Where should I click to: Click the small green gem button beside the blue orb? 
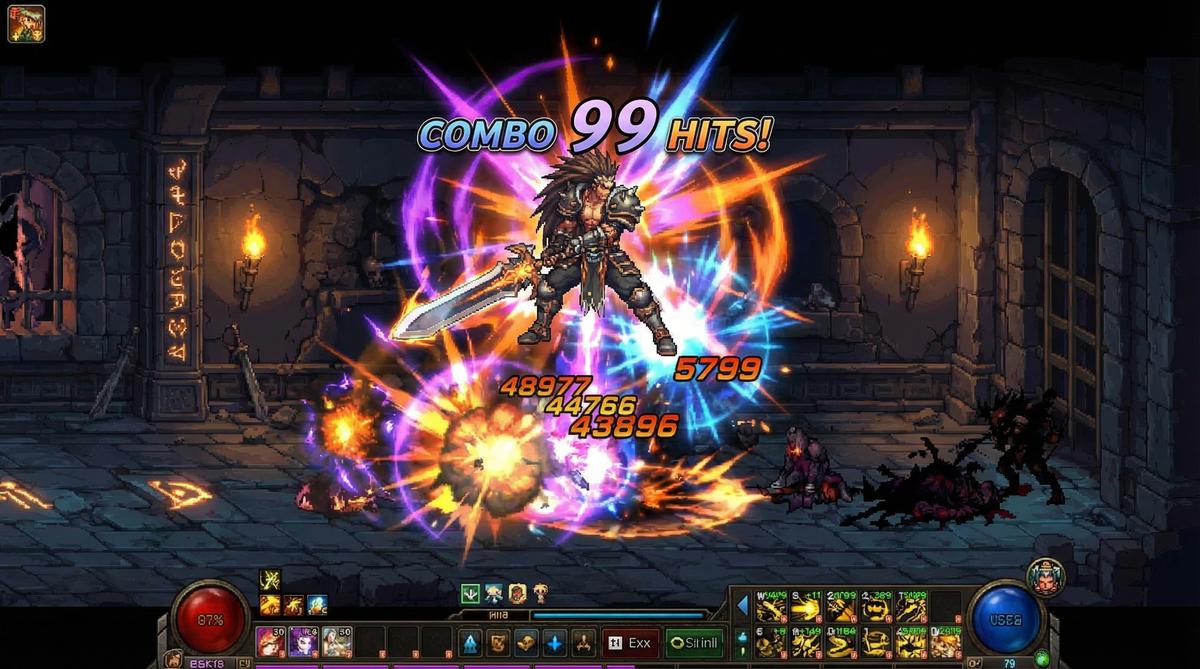click(x=1042, y=658)
